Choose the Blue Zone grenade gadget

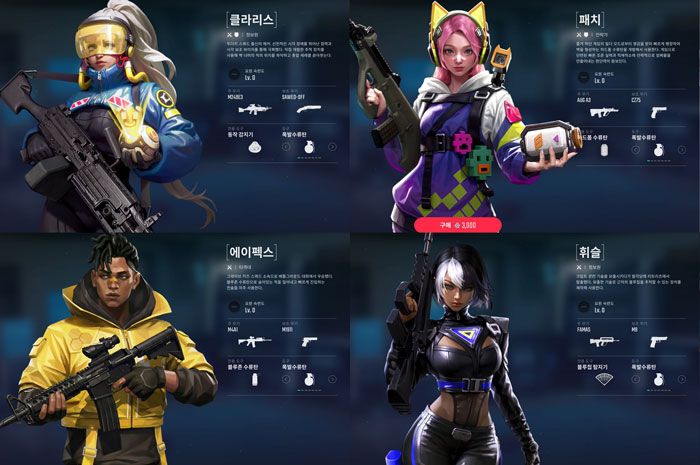[254, 380]
